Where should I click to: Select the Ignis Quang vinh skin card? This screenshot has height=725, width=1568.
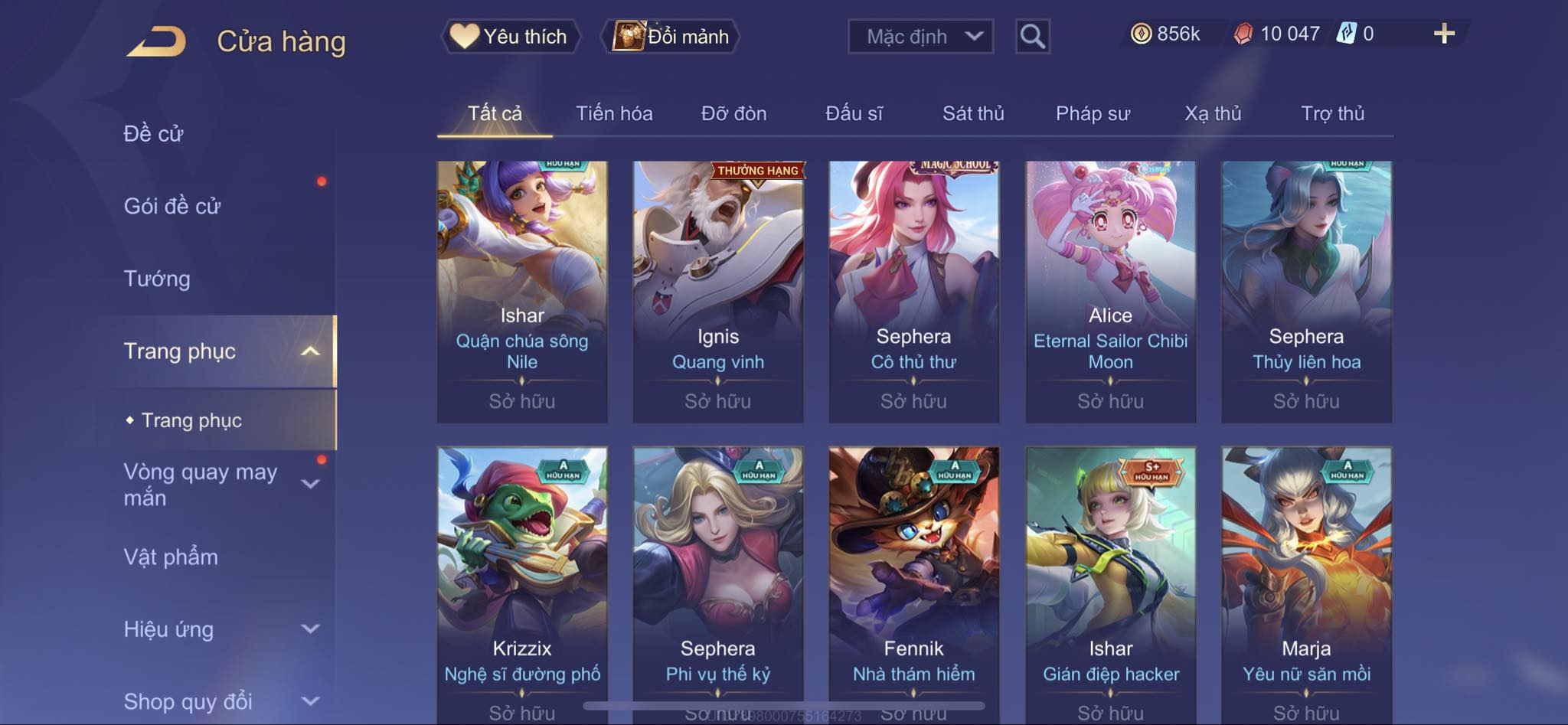(x=717, y=291)
